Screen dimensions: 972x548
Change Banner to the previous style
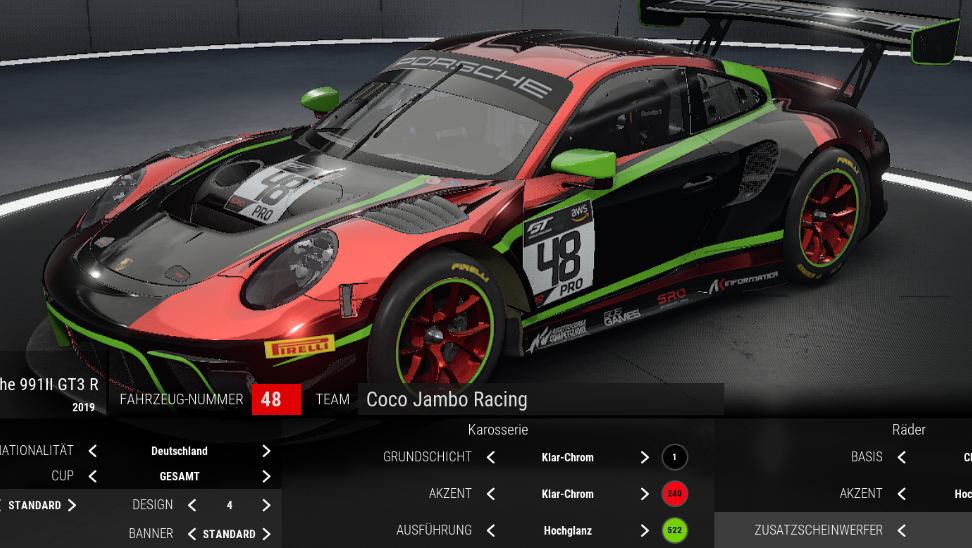point(192,534)
